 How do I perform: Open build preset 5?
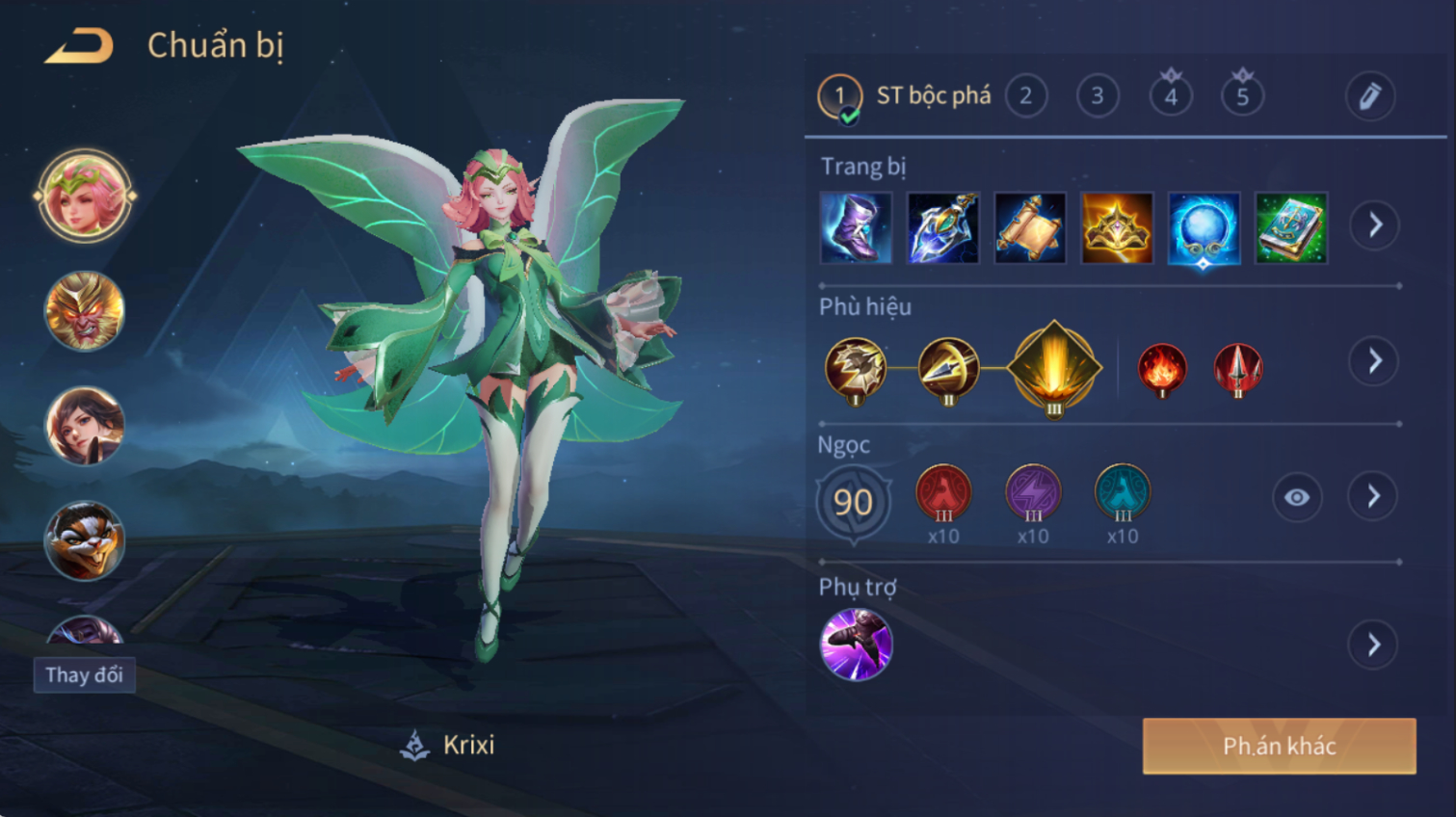click(1242, 96)
